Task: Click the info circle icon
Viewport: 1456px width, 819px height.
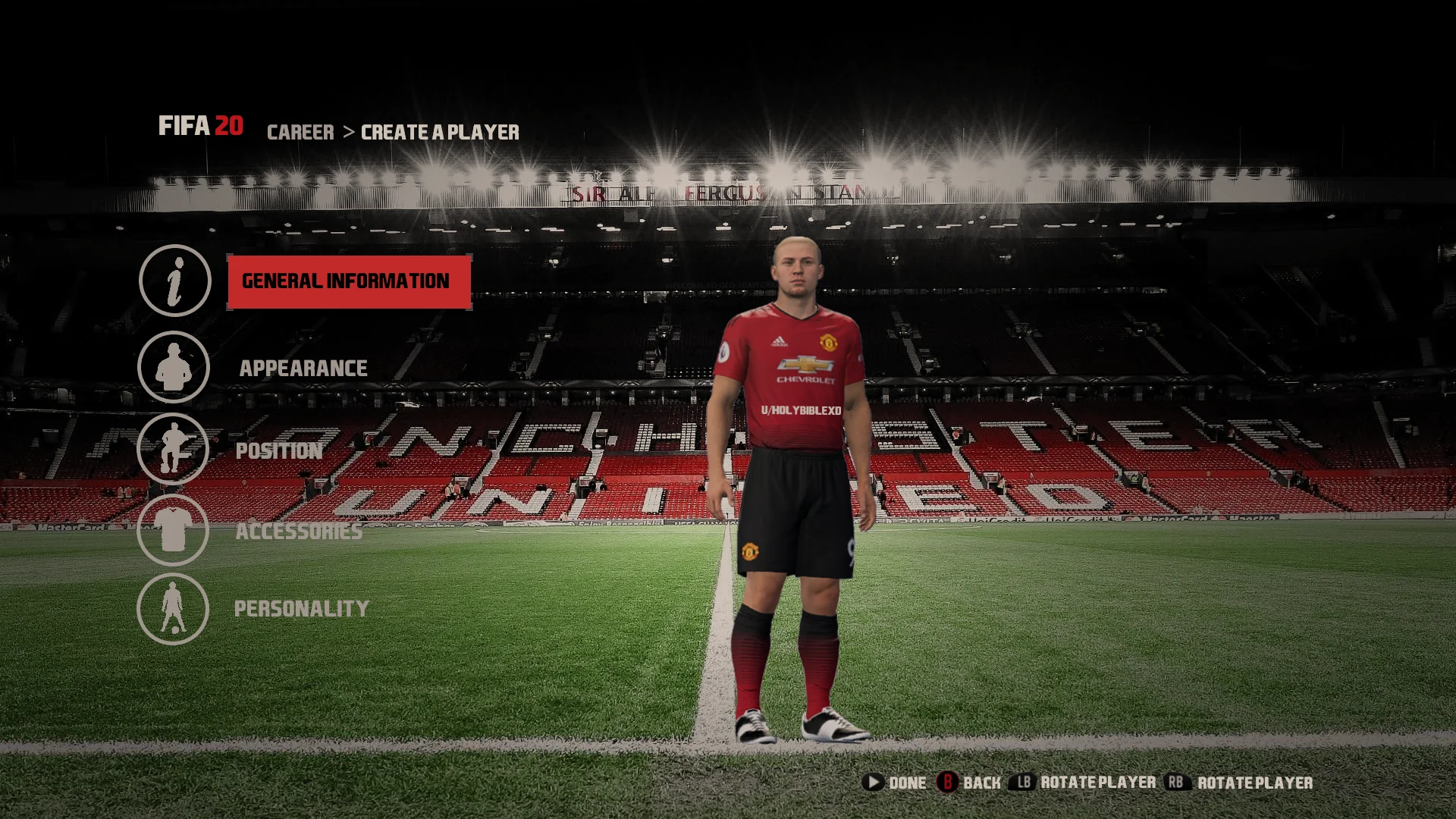Action: click(174, 281)
